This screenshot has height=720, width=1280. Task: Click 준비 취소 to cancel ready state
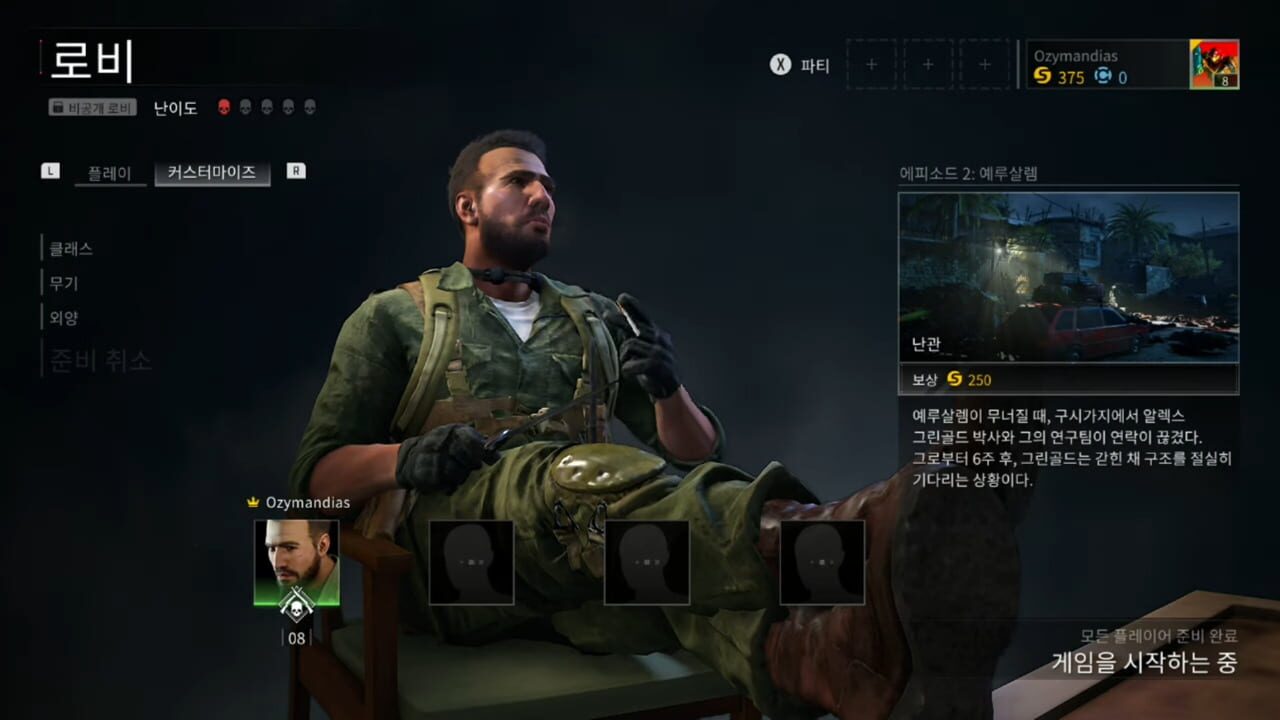pos(100,361)
